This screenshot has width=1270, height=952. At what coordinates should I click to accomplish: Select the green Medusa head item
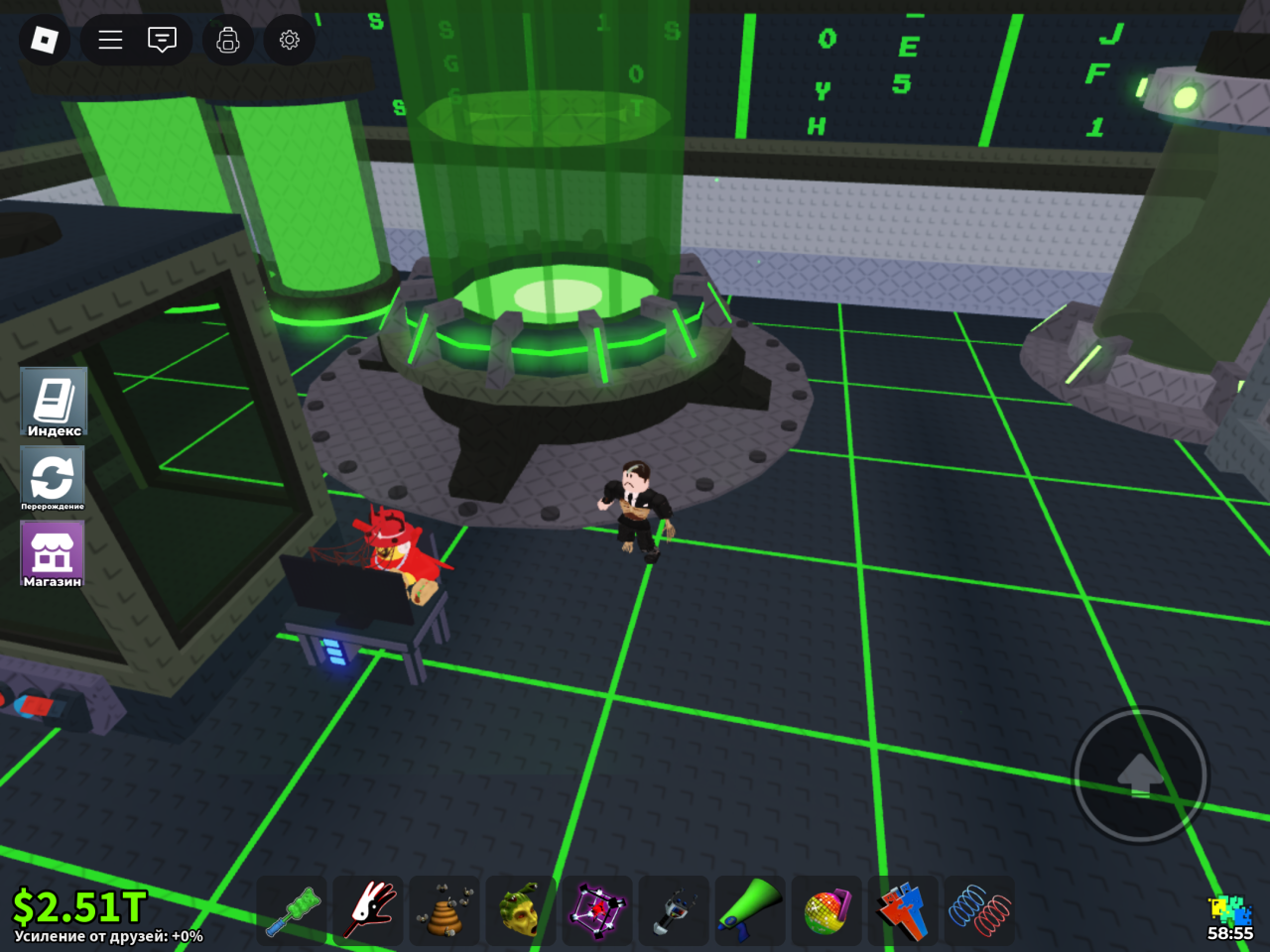pyautogui.click(x=521, y=910)
